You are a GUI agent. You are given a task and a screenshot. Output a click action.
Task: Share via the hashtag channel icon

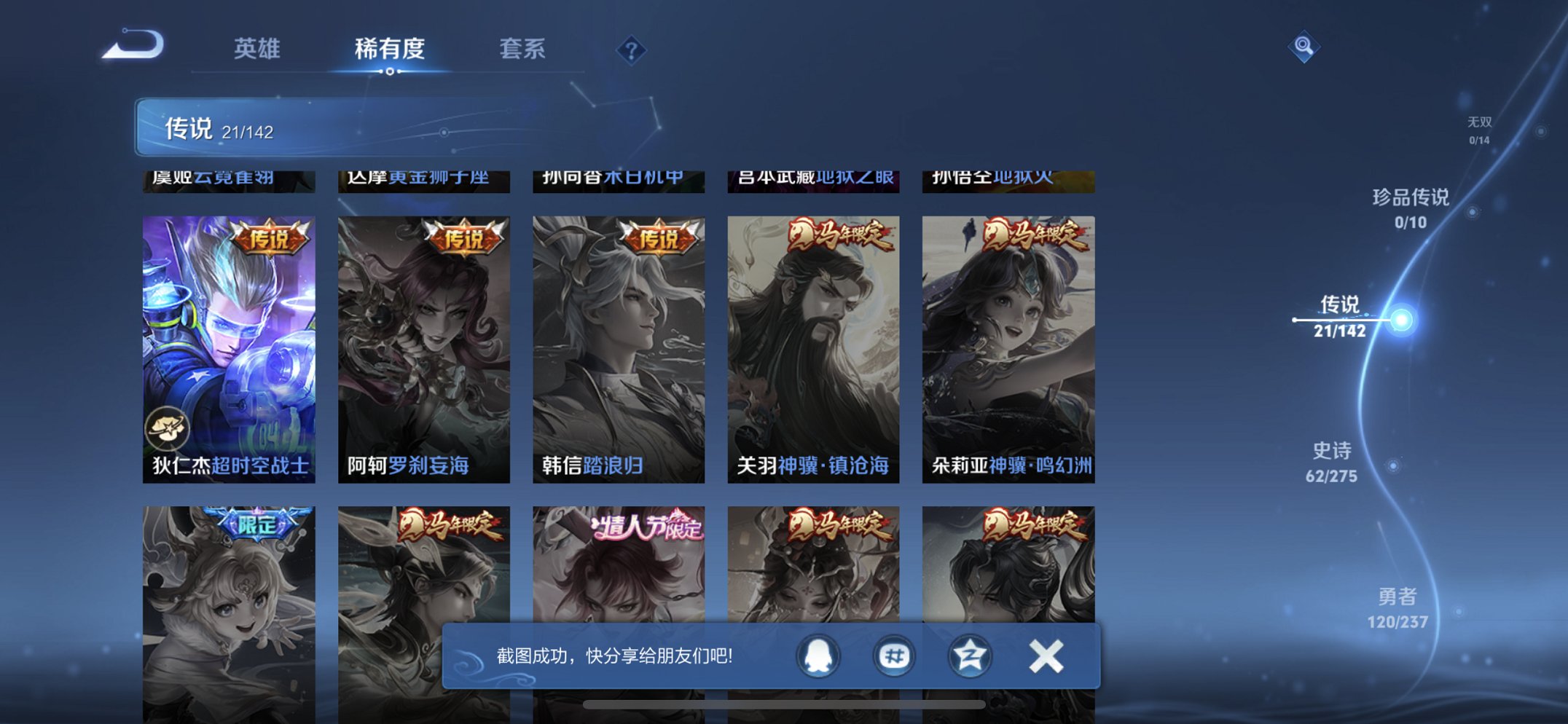coord(894,655)
